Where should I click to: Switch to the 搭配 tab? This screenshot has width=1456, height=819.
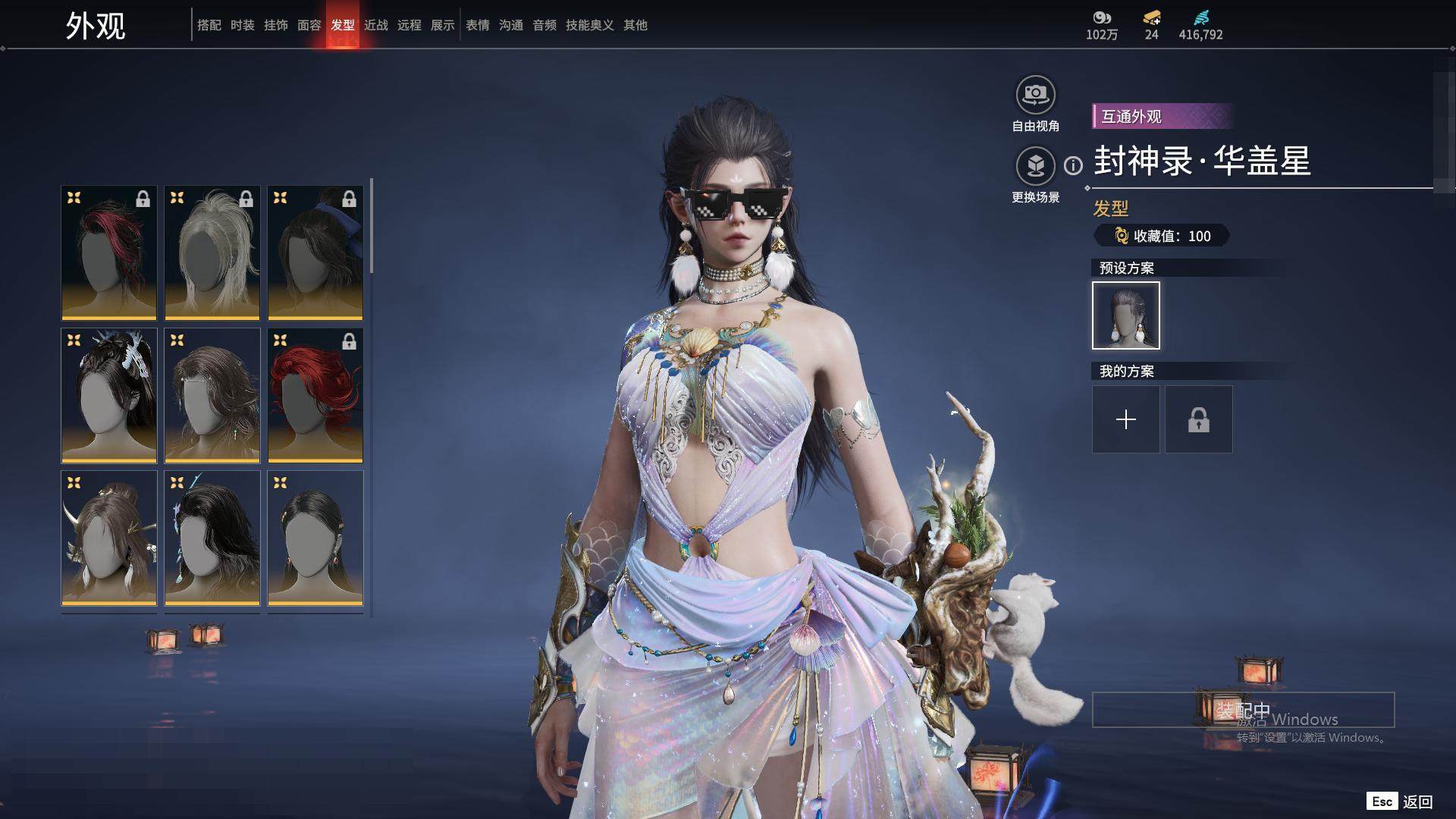[x=209, y=25]
